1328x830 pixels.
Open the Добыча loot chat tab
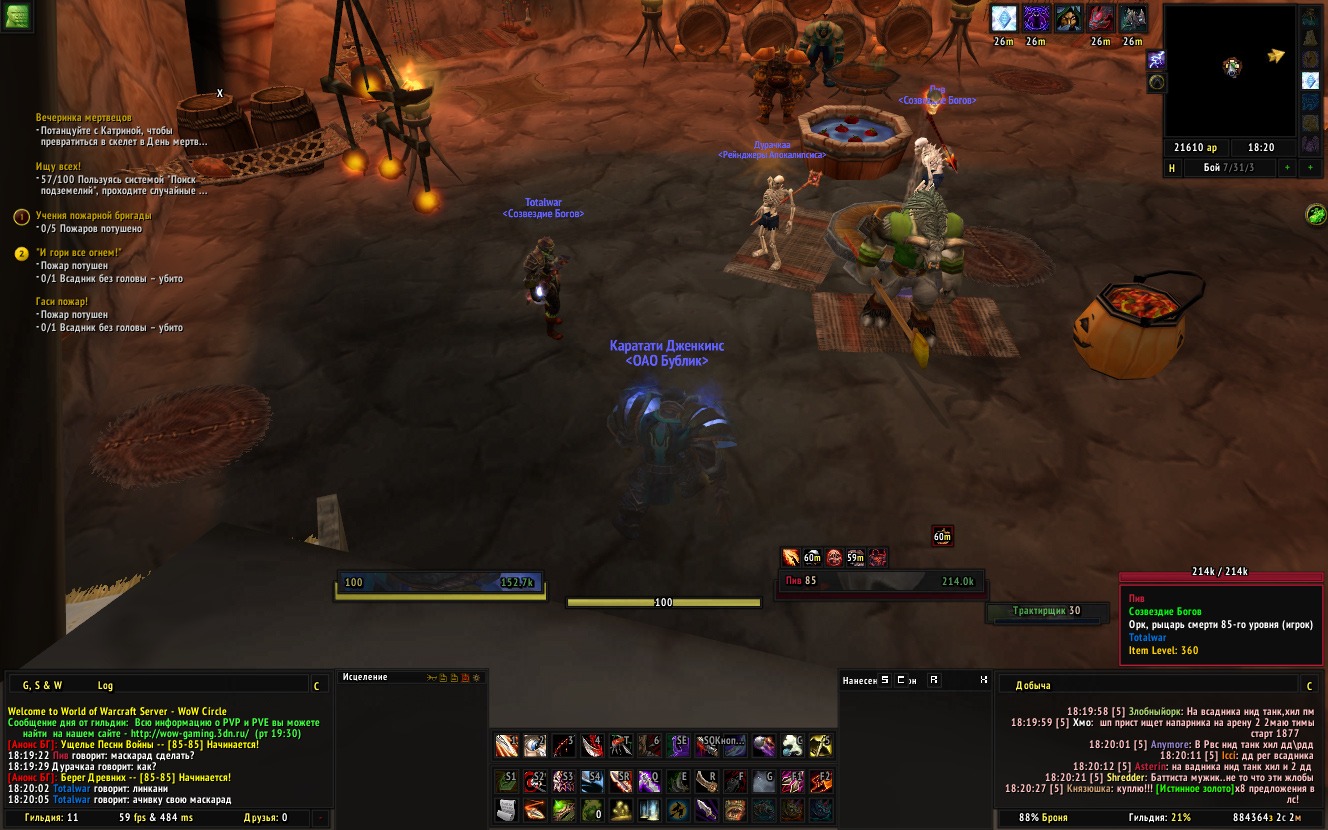[x=1033, y=685]
